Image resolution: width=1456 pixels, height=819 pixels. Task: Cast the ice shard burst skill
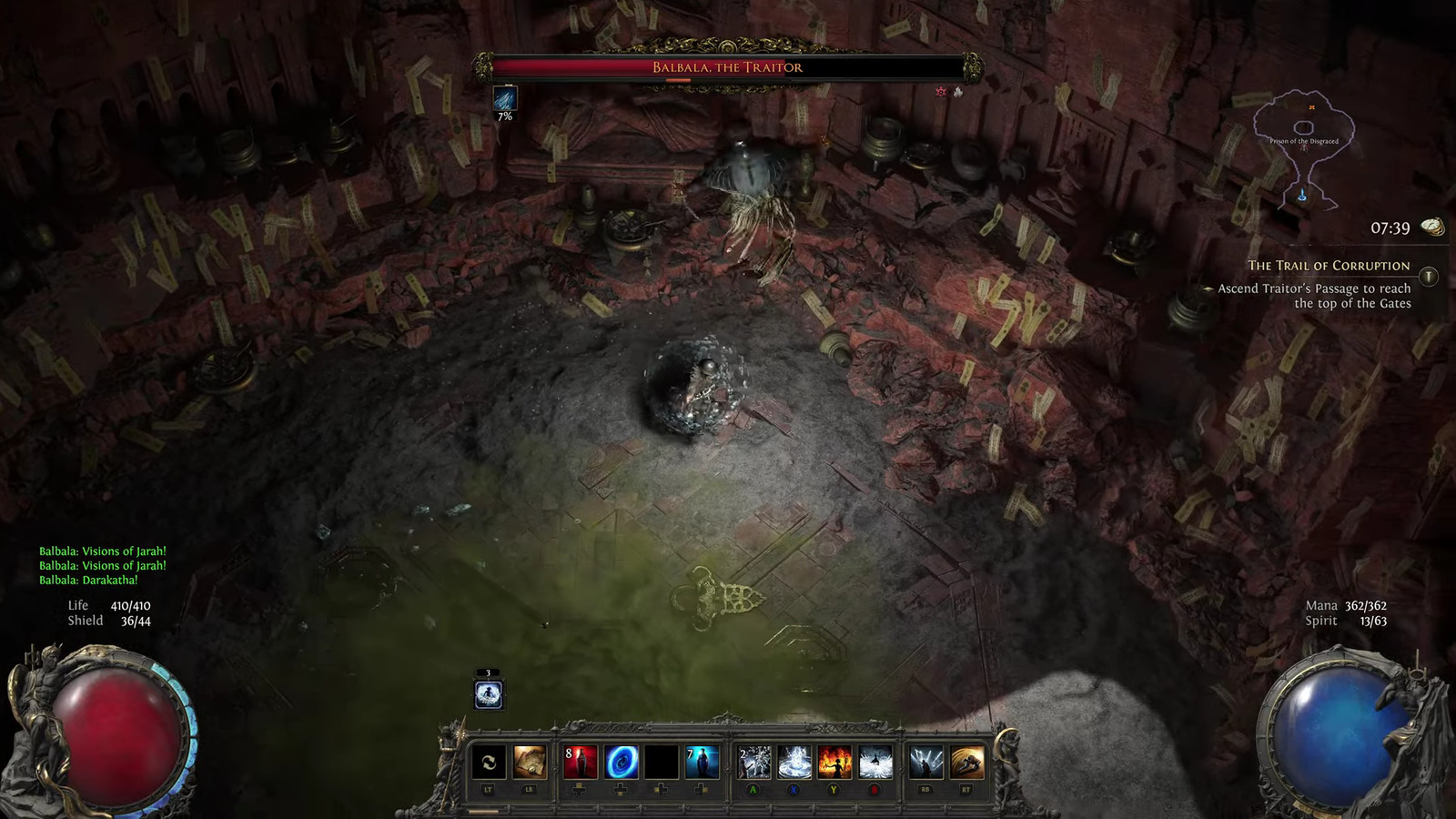(754, 763)
